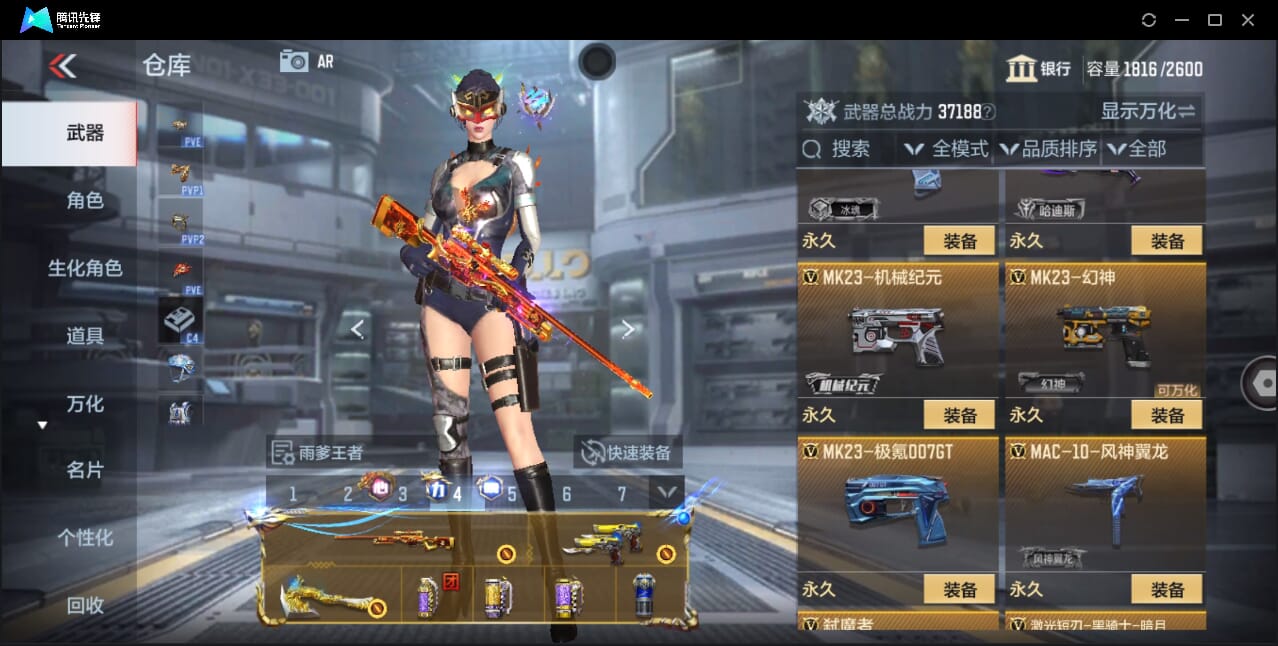Viewport: 1278px width, 646px height.
Task: Switch to the 名片 tab
Action: (x=85, y=470)
